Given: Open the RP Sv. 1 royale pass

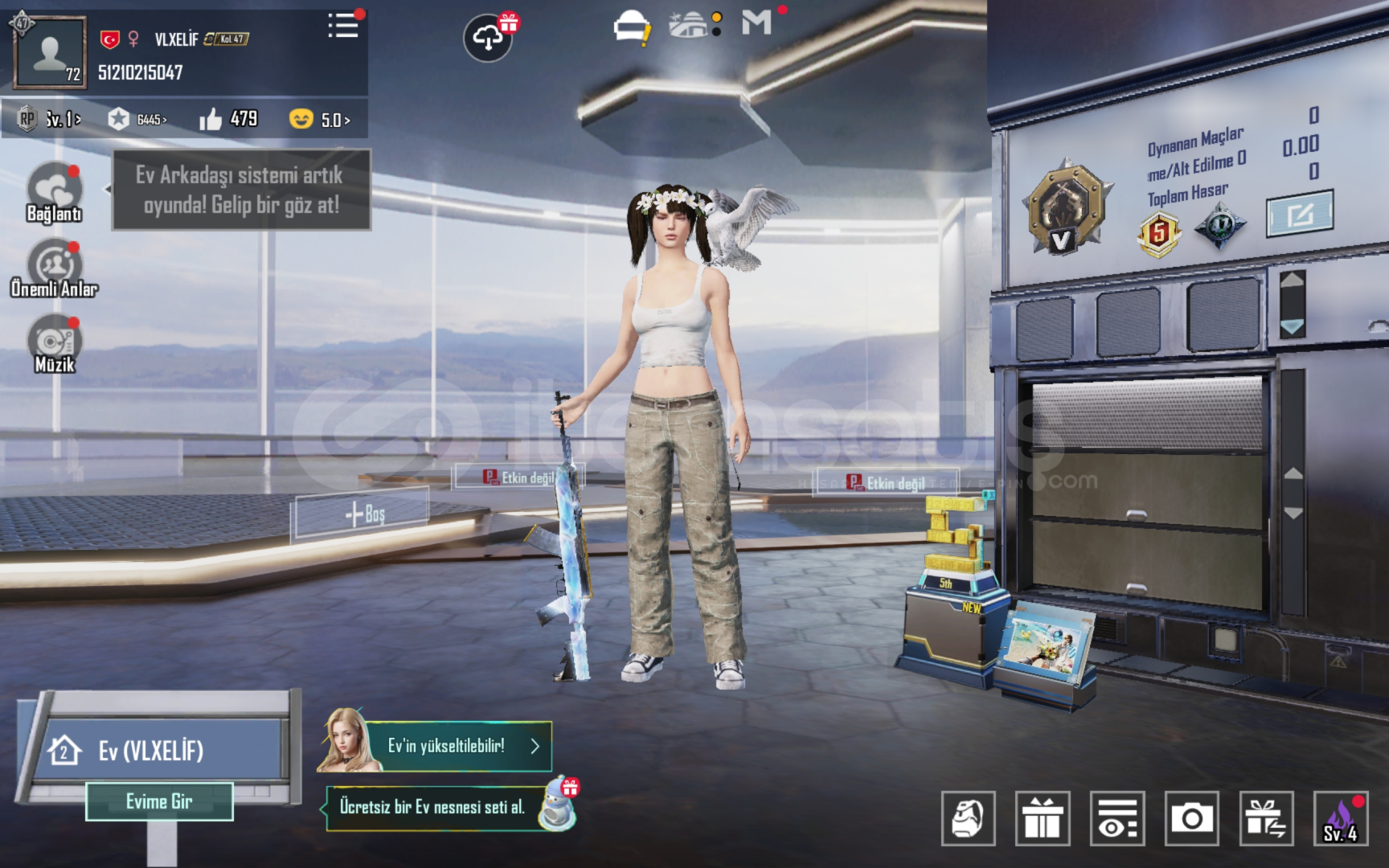Looking at the screenshot, I should (50, 120).
